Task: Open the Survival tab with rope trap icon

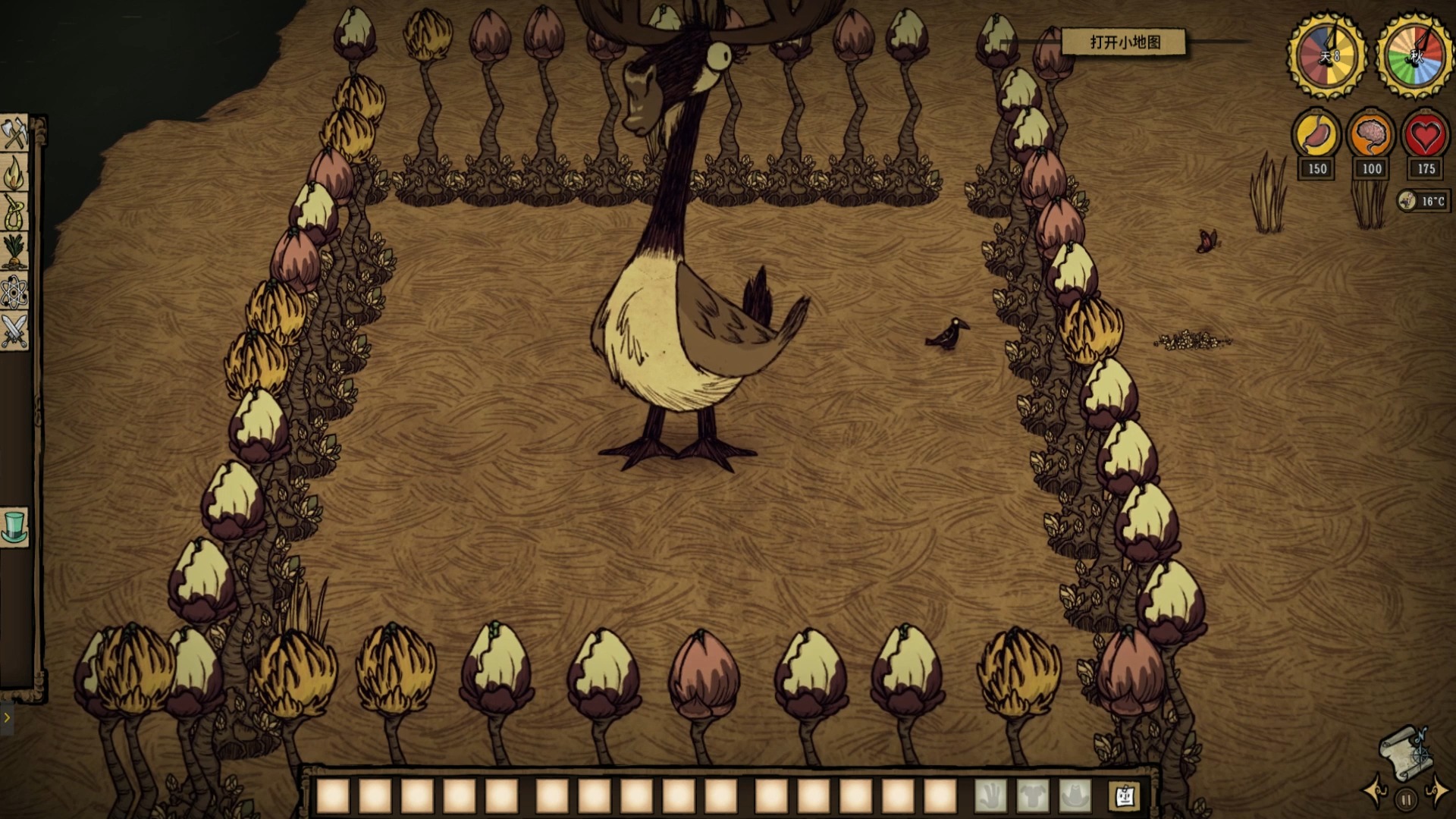Action: click(14, 212)
